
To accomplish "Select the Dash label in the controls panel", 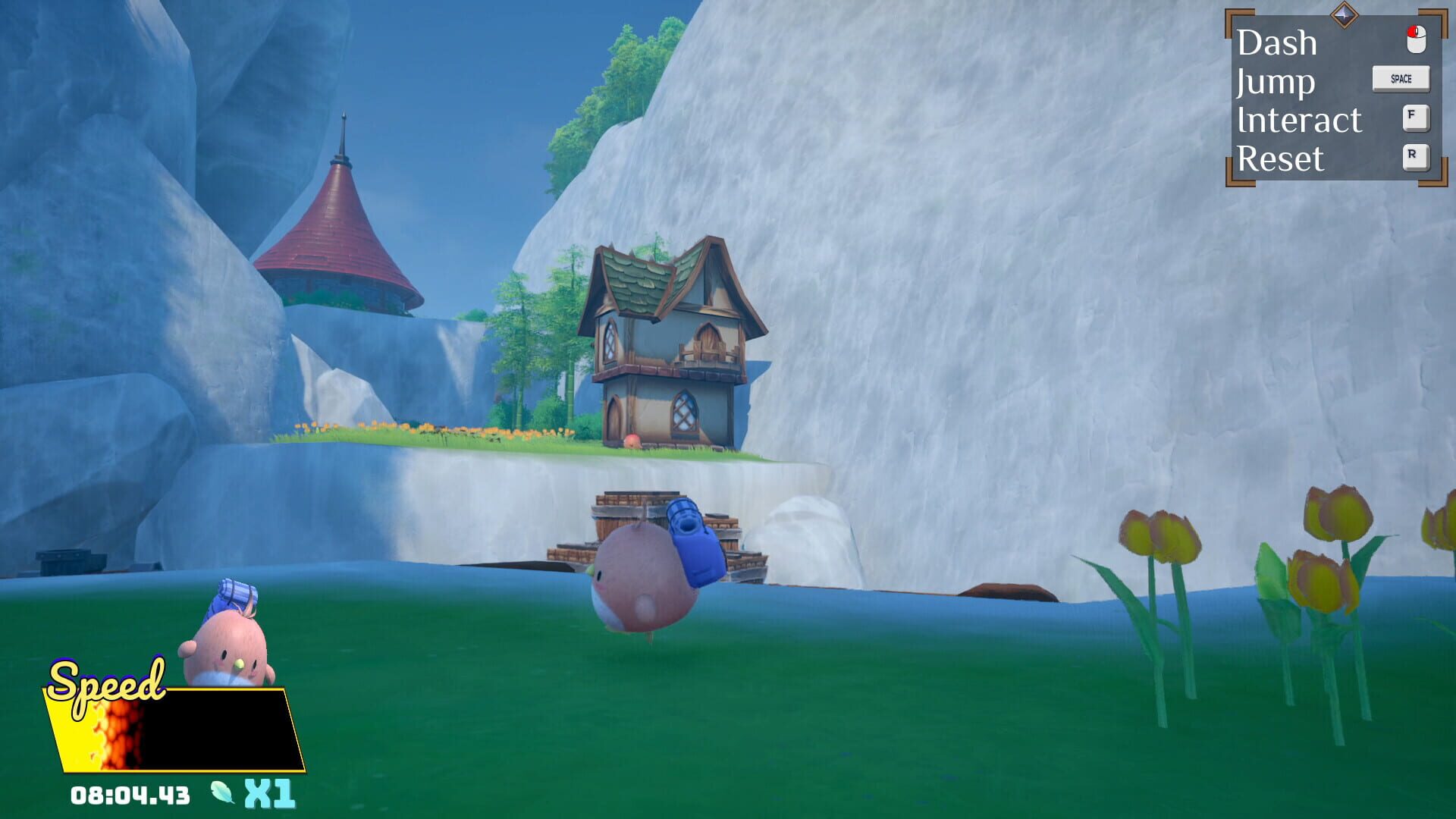I will click(x=1277, y=42).
